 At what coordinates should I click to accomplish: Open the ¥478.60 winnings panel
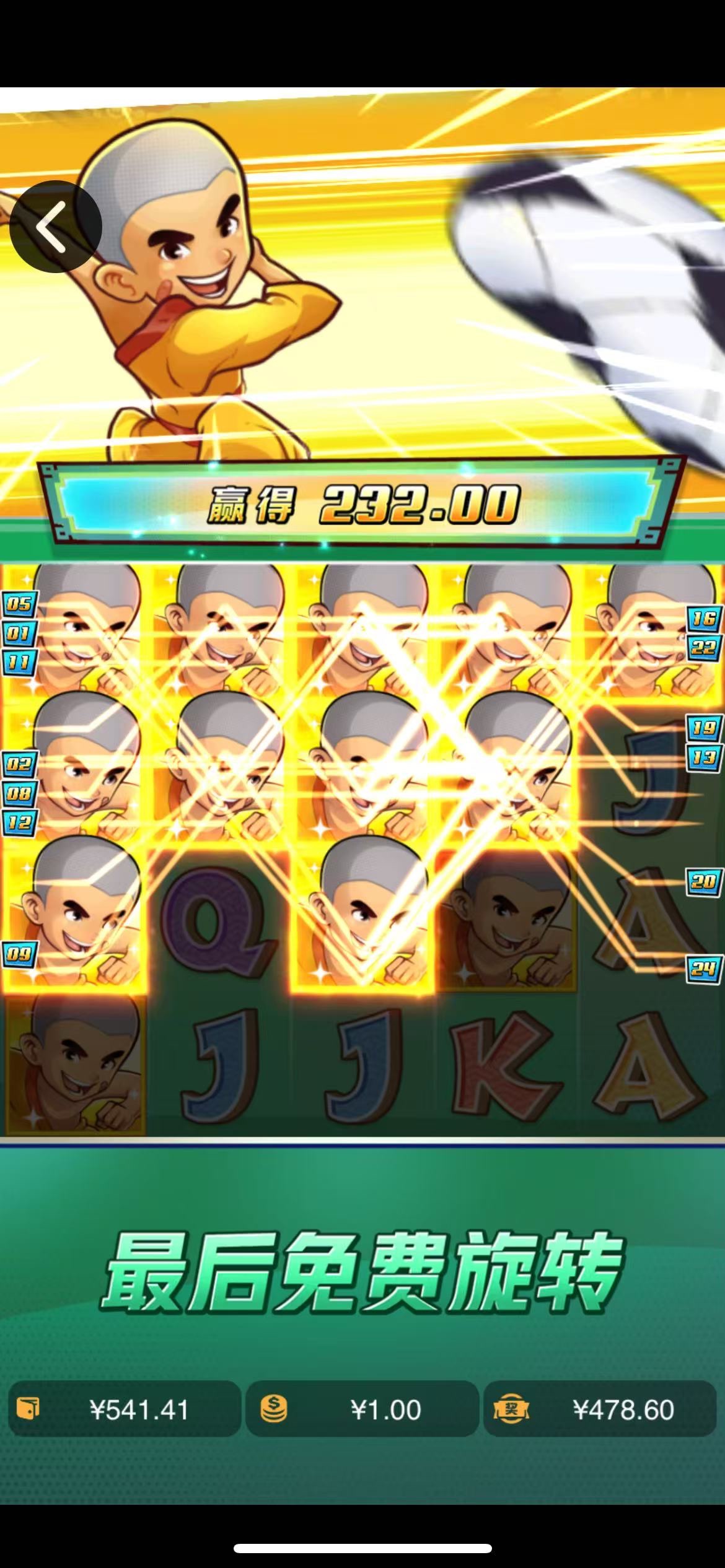click(x=599, y=1410)
